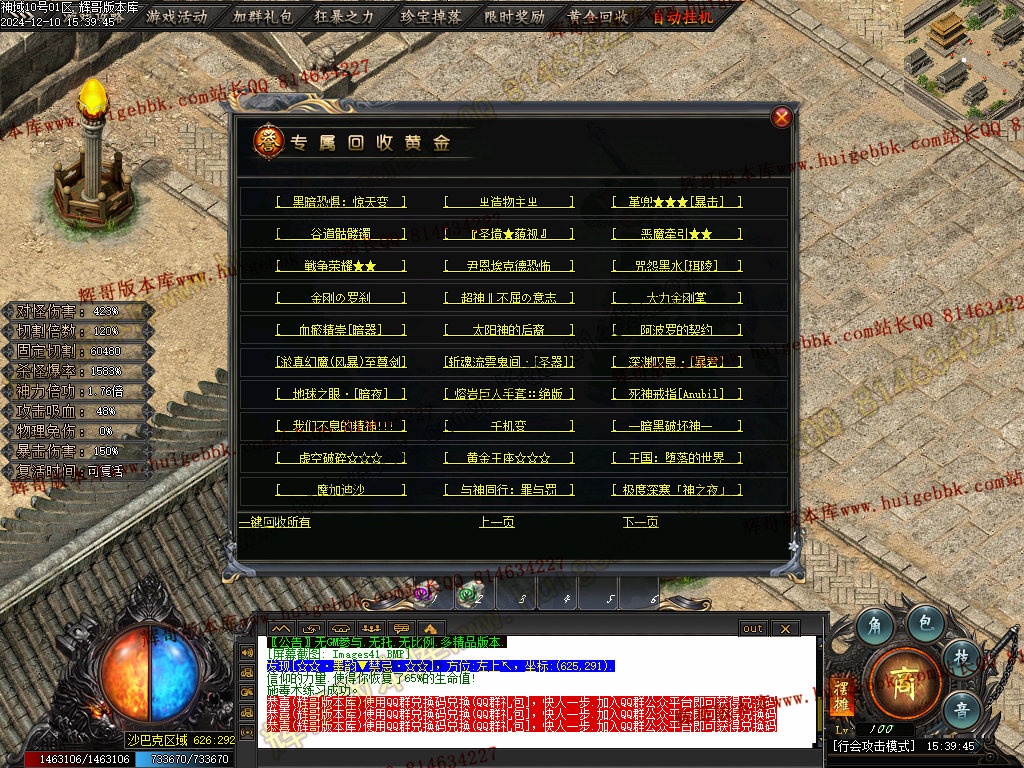Close the 专属回收黄金 window
1024x768 pixels.
(782, 117)
